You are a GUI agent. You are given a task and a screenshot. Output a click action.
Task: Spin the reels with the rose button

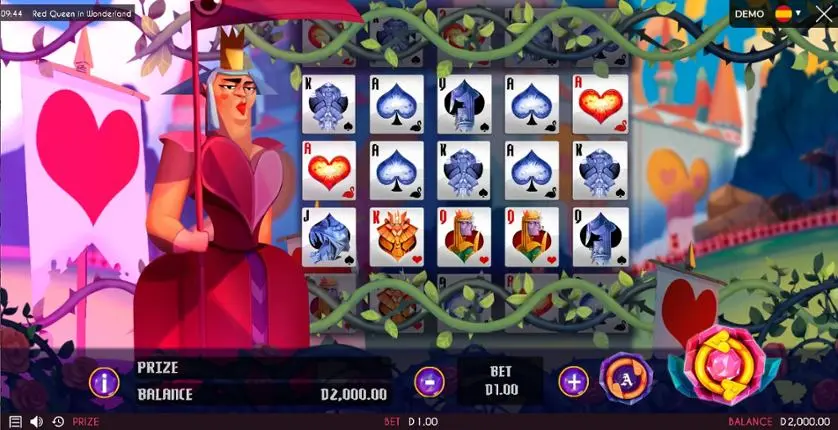726,366
